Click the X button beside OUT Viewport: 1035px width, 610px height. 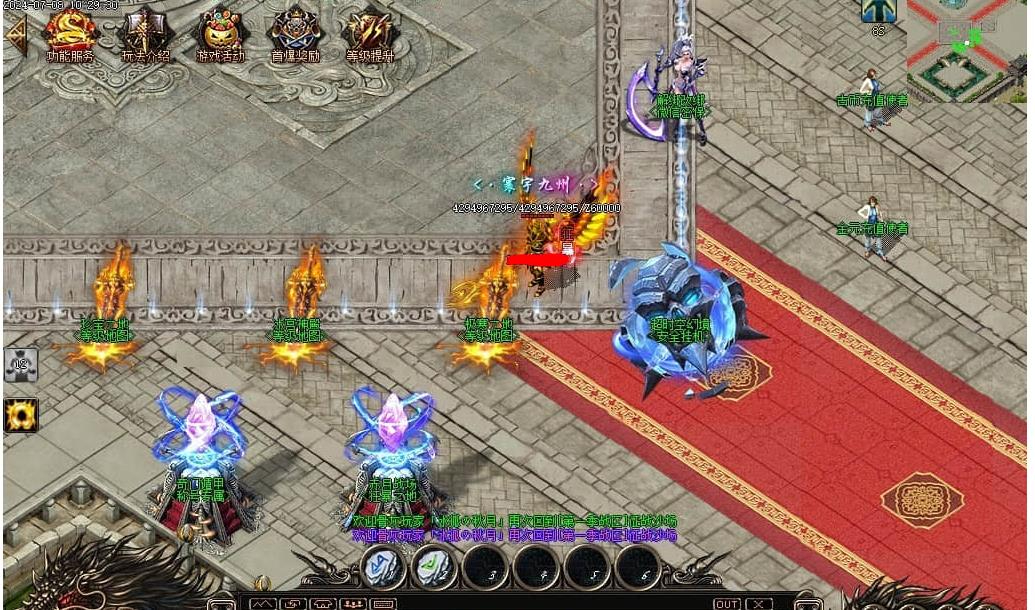tap(760, 603)
